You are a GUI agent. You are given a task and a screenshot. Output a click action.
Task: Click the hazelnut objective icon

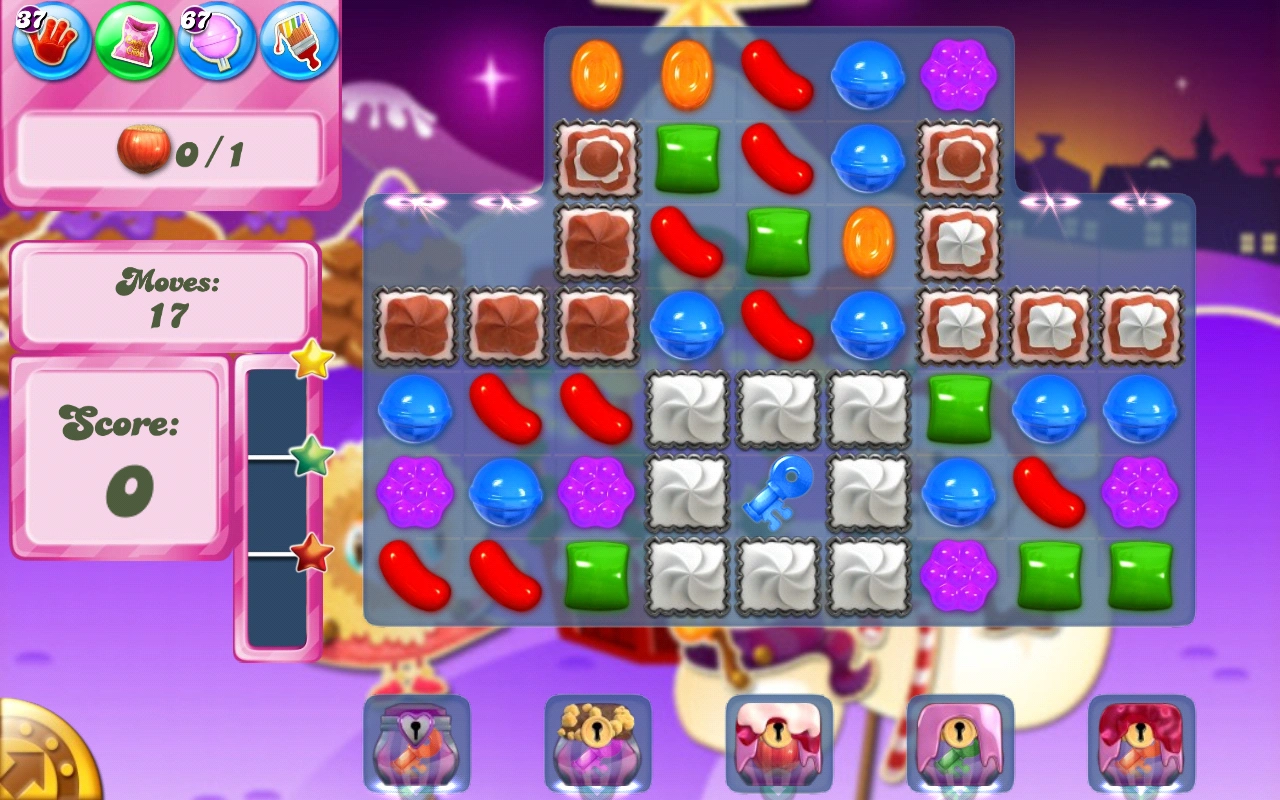coord(143,152)
